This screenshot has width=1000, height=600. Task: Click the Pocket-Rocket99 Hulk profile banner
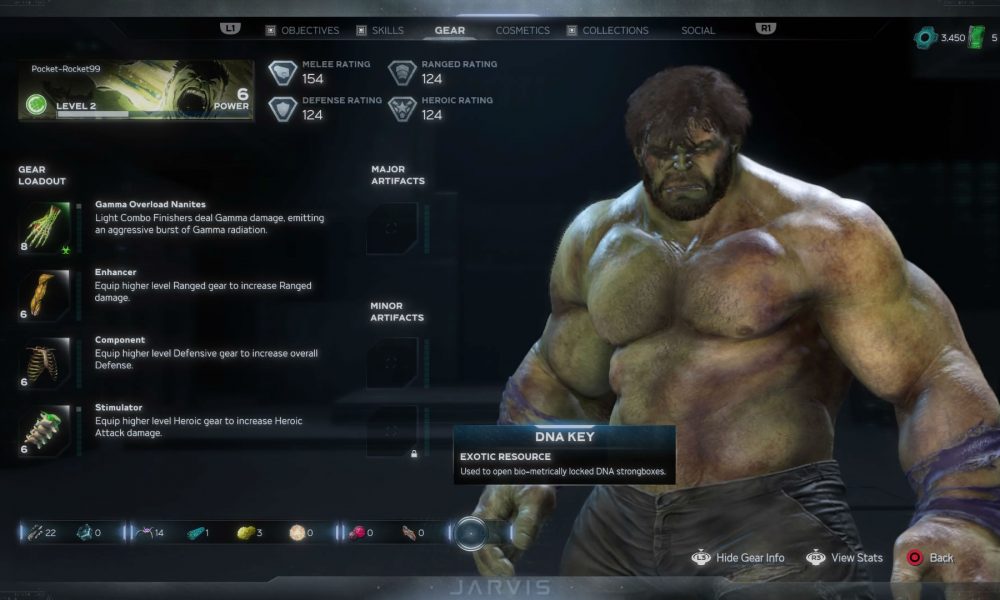pyautogui.click(x=136, y=91)
